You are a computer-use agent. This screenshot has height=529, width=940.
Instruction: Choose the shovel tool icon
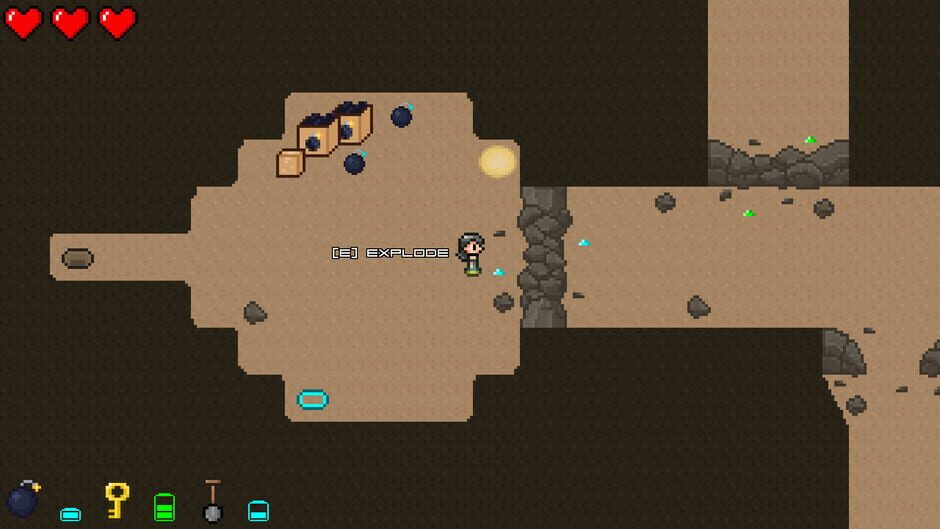pyautogui.click(x=212, y=500)
